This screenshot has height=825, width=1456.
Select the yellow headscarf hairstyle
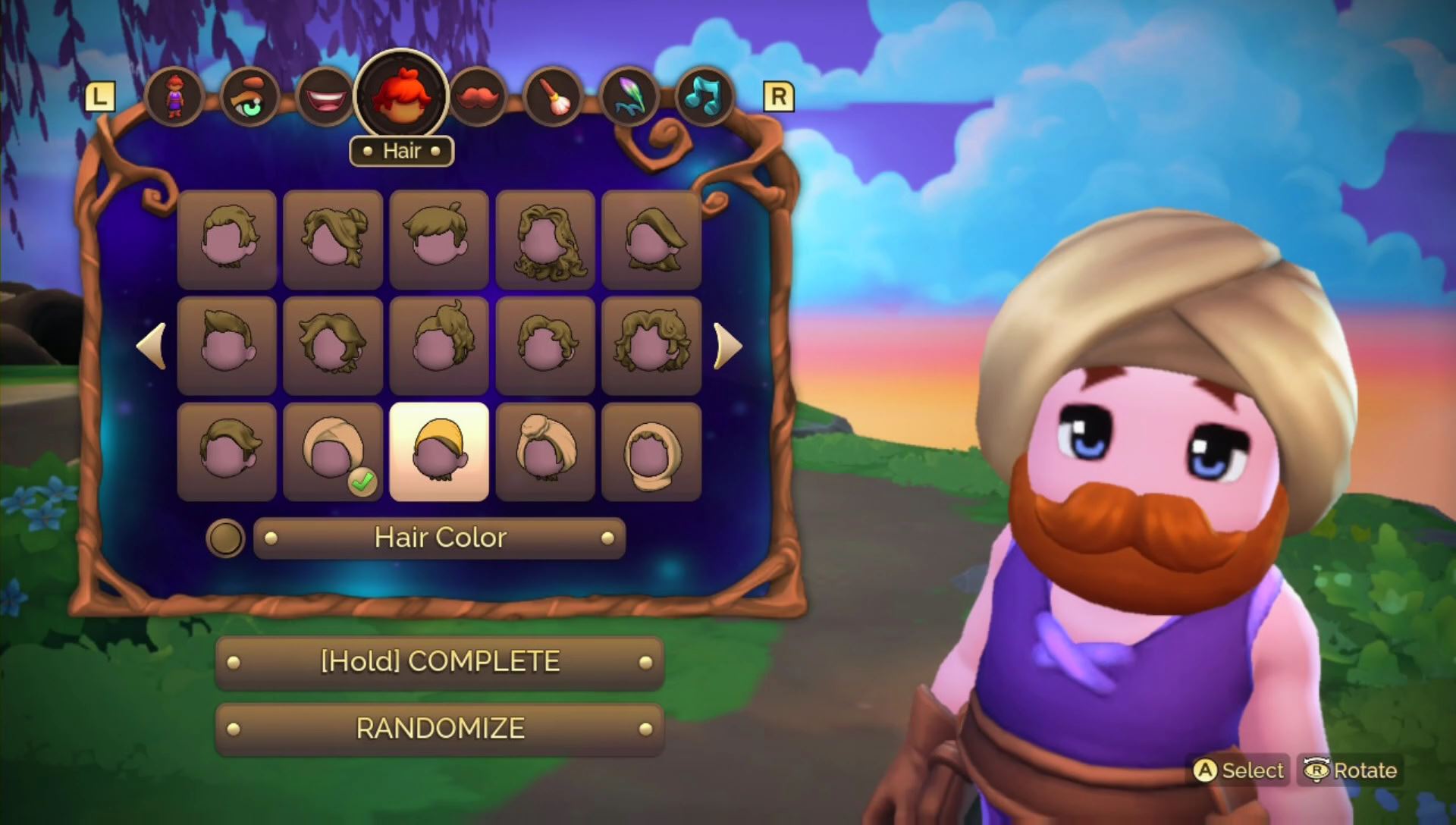pos(438,450)
